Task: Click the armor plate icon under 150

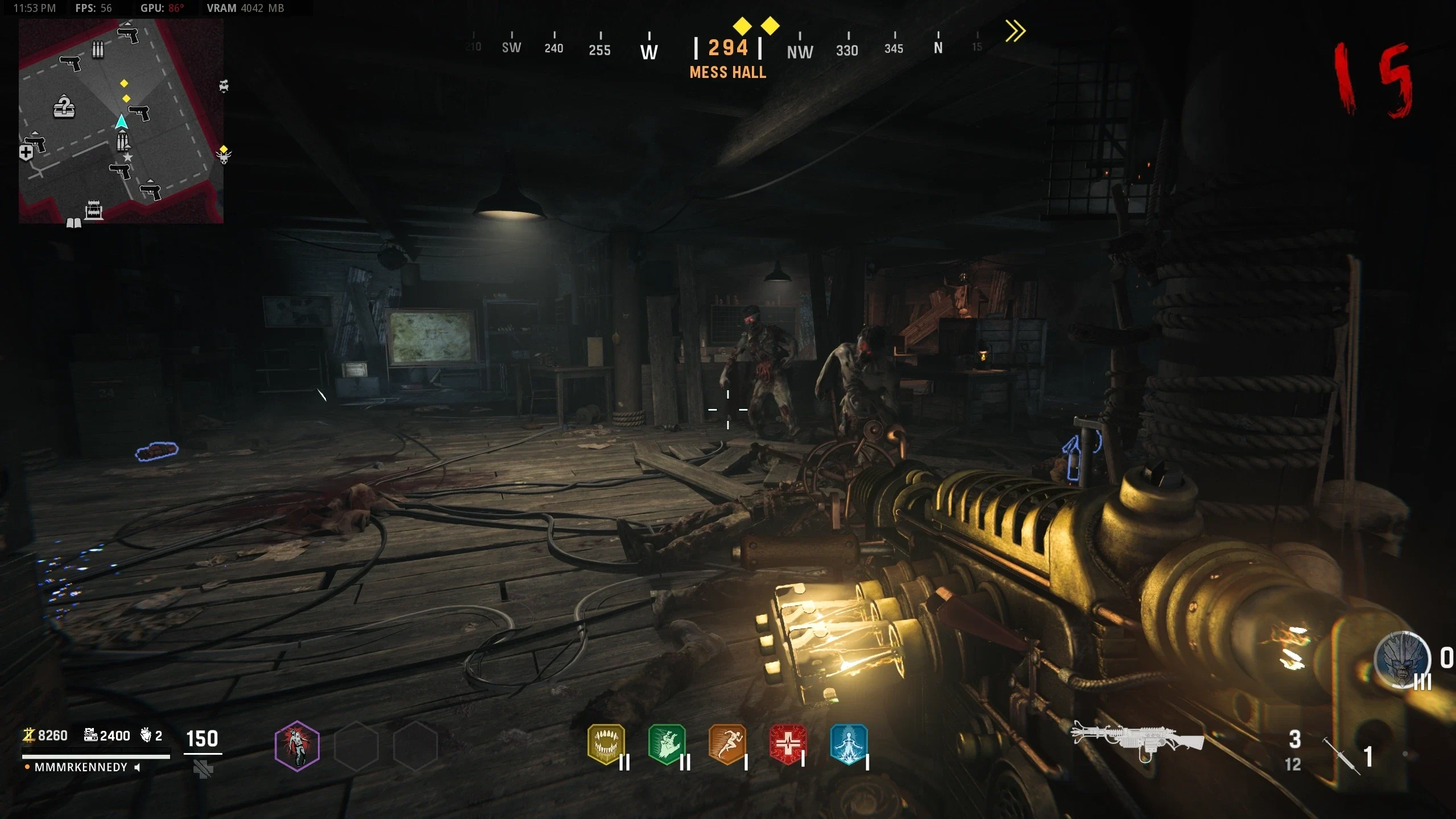Action: 203,770
